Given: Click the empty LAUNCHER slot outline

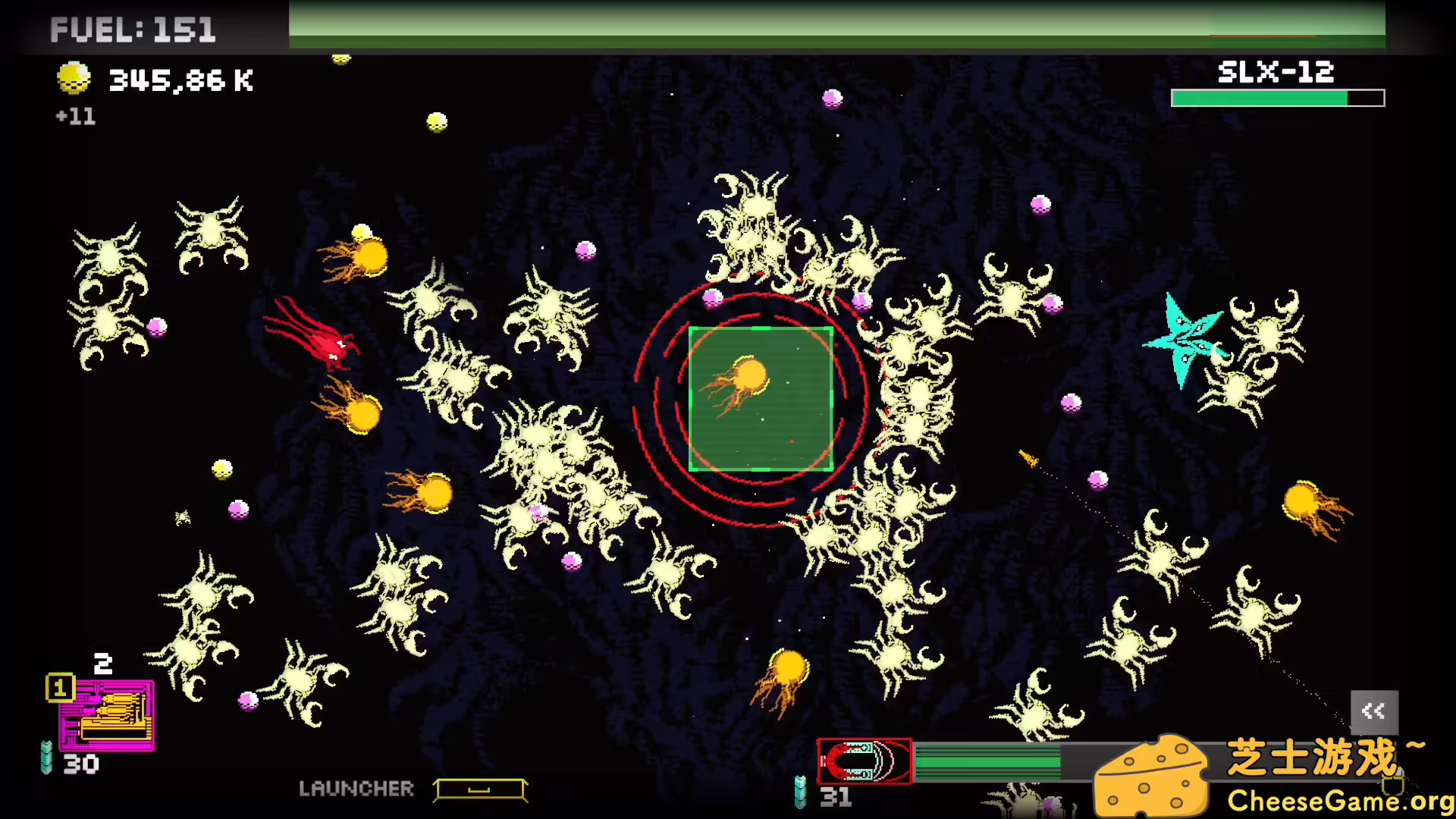Looking at the screenshot, I should point(480,789).
